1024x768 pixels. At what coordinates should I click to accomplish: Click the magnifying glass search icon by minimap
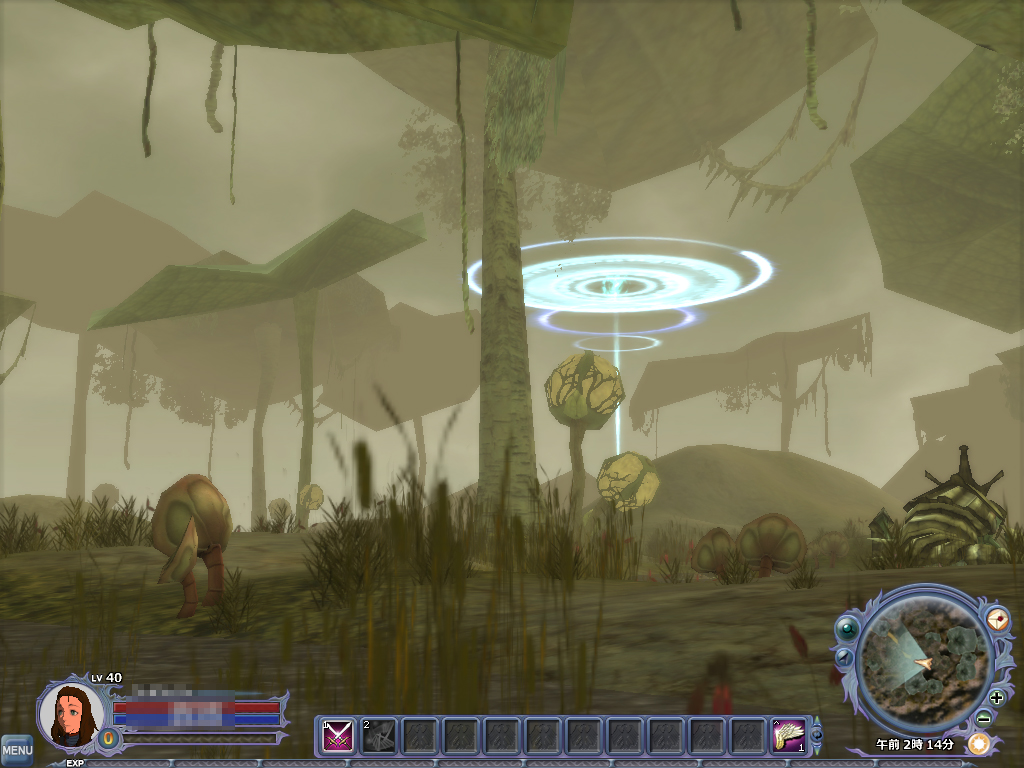tap(848, 628)
